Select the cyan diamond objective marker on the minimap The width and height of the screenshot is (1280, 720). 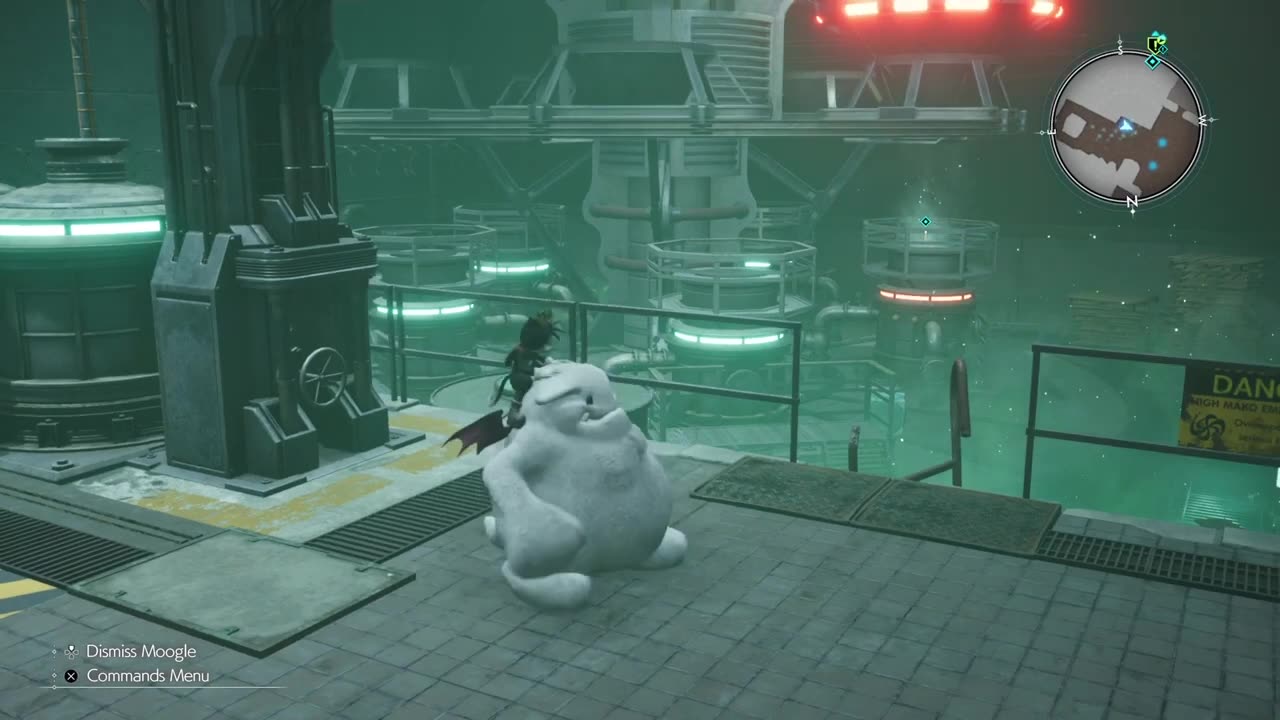[x=1154, y=60]
